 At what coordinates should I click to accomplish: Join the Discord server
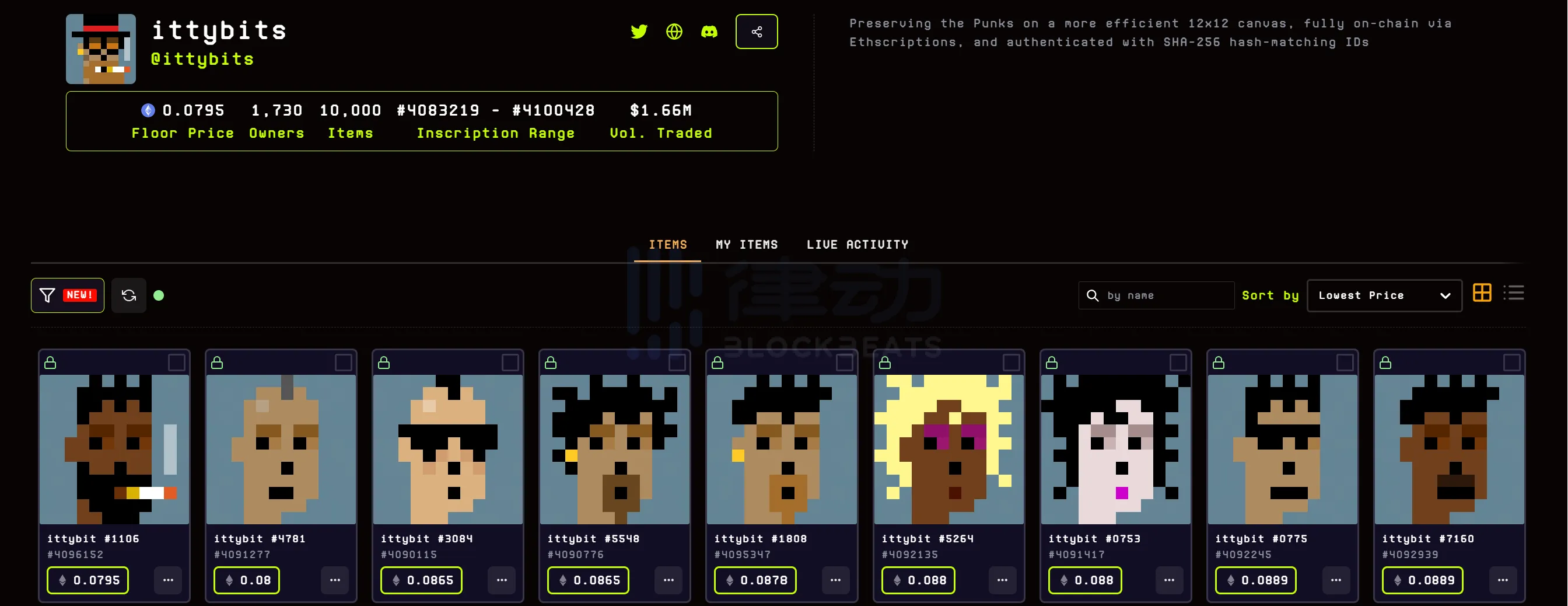coord(710,32)
